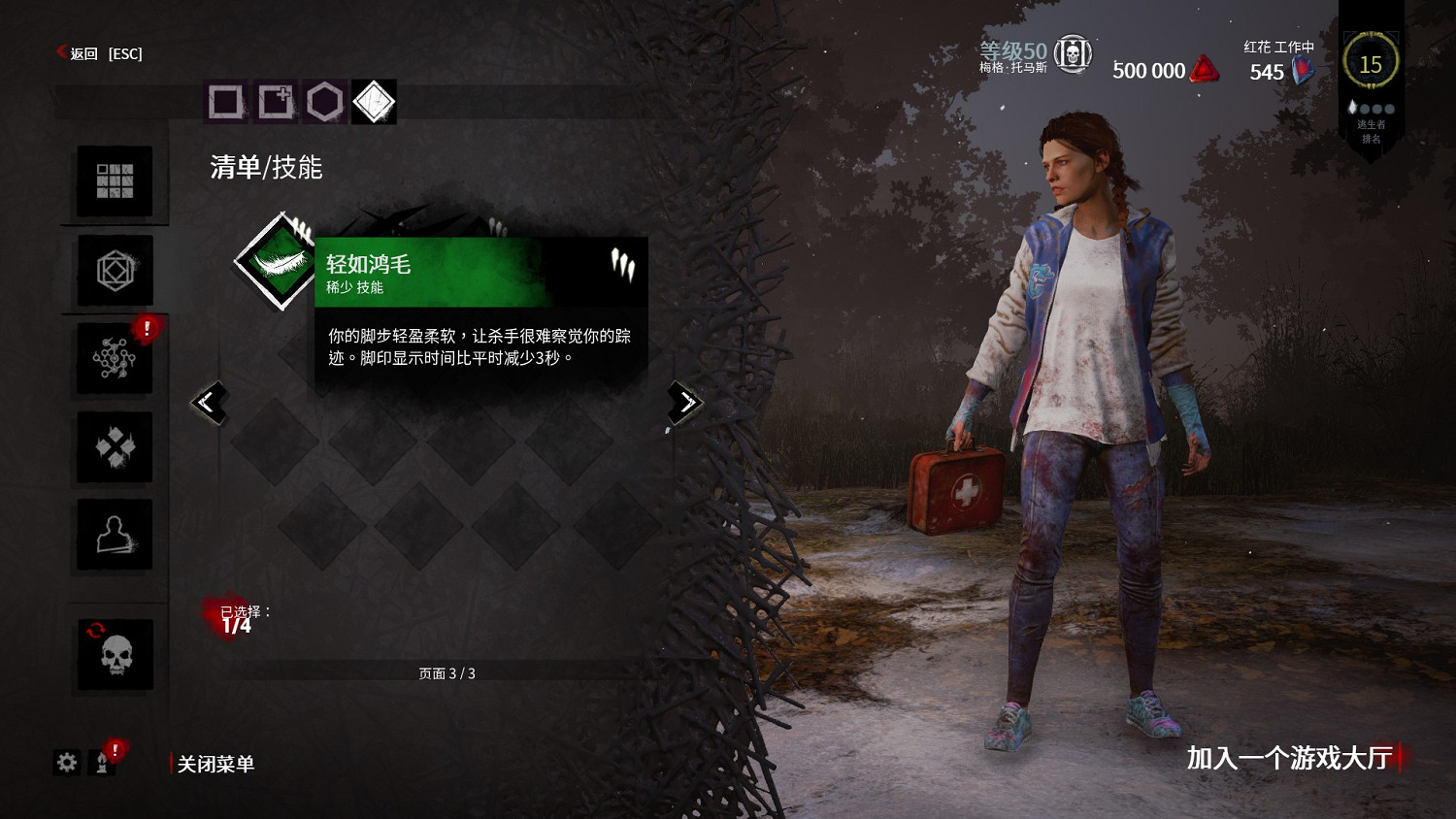Screen dimensions: 1456x819
Task: Open the square-with-plus add-on tab
Action: (x=276, y=101)
